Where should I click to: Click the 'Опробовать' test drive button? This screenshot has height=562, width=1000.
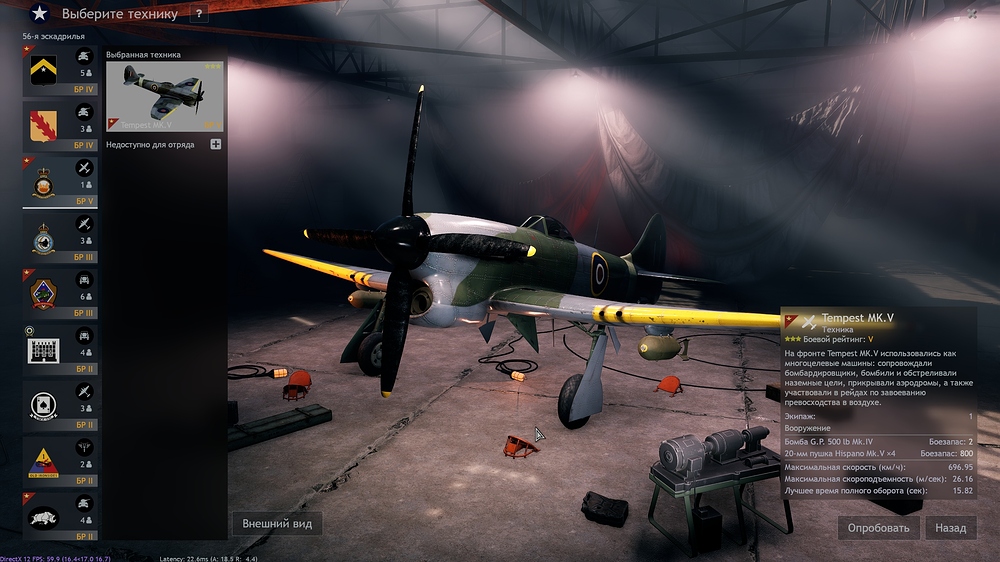point(878,527)
